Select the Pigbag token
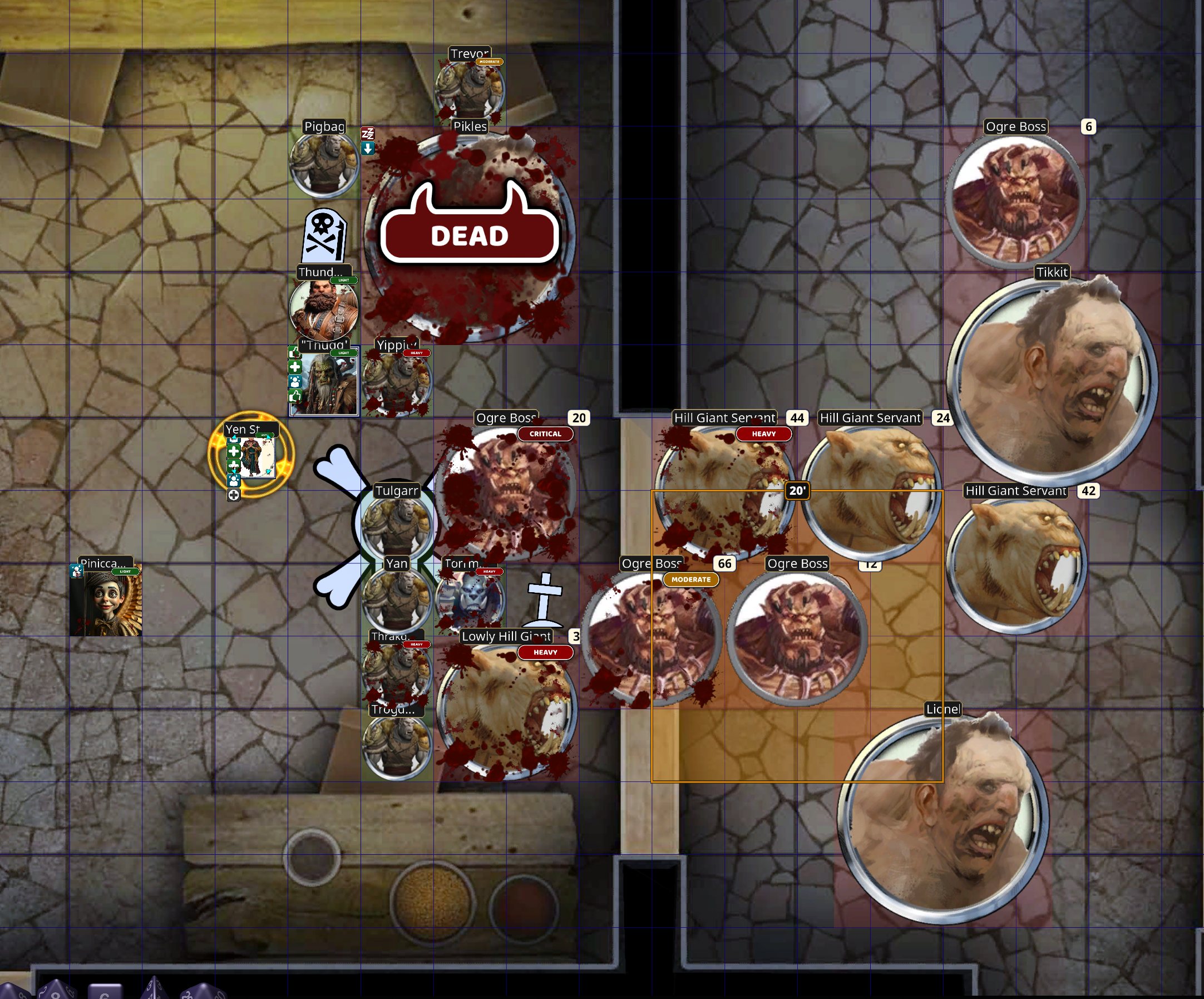Viewport: 1204px width, 999px height. (324, 164)
